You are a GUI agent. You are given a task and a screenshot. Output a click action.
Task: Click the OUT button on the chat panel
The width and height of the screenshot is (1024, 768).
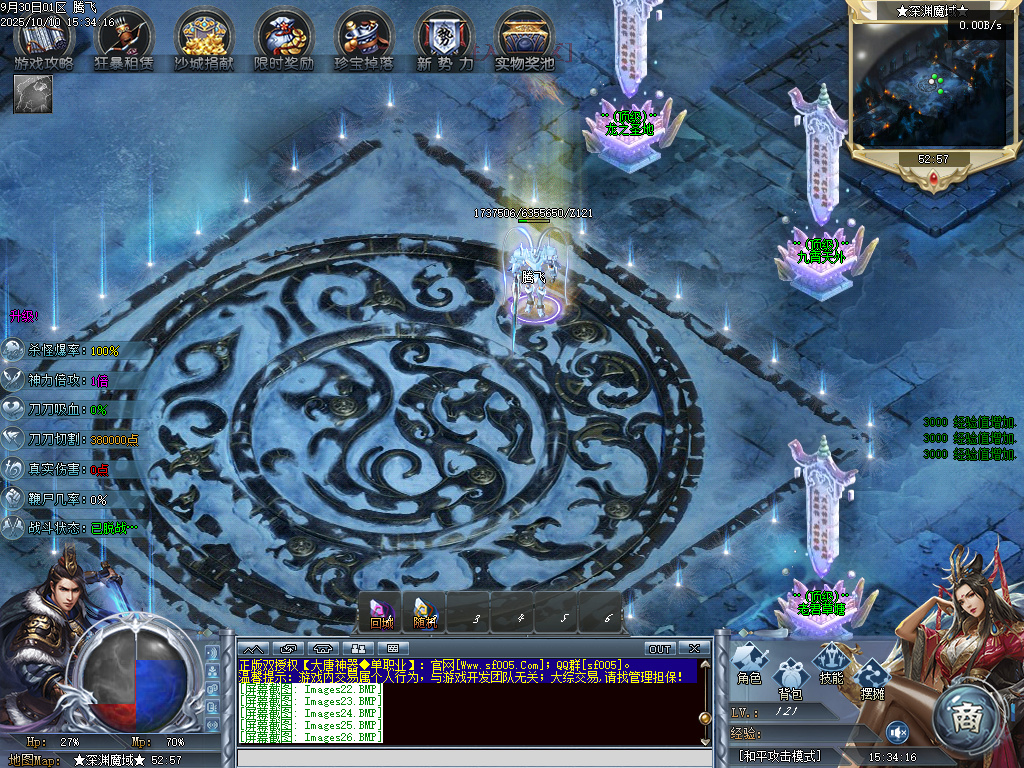click(660, 648)
